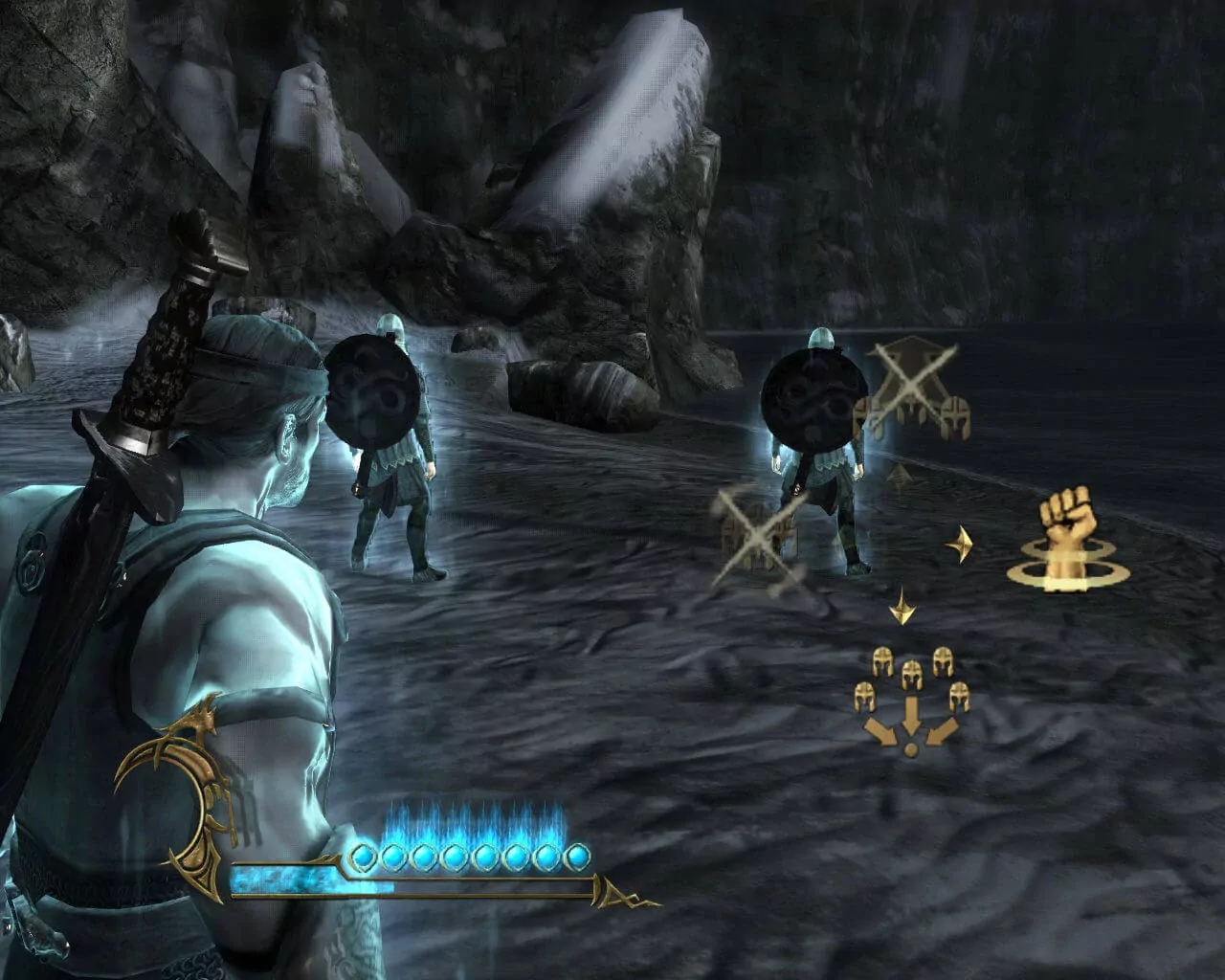The height and width of the screenshot is (980, 1225).
Task: Click the eighth blue orb at the meter's end
Action: pyautogui.click(x=575, y=855)
